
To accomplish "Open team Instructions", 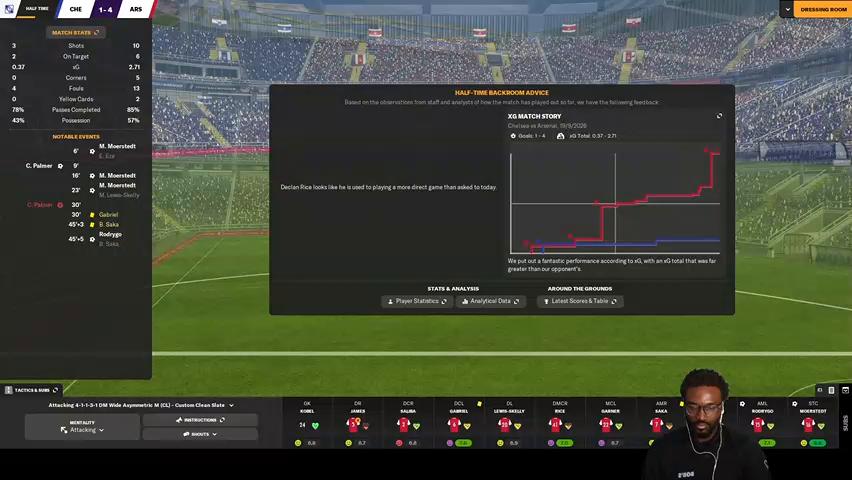I will (x=200, y=420).
